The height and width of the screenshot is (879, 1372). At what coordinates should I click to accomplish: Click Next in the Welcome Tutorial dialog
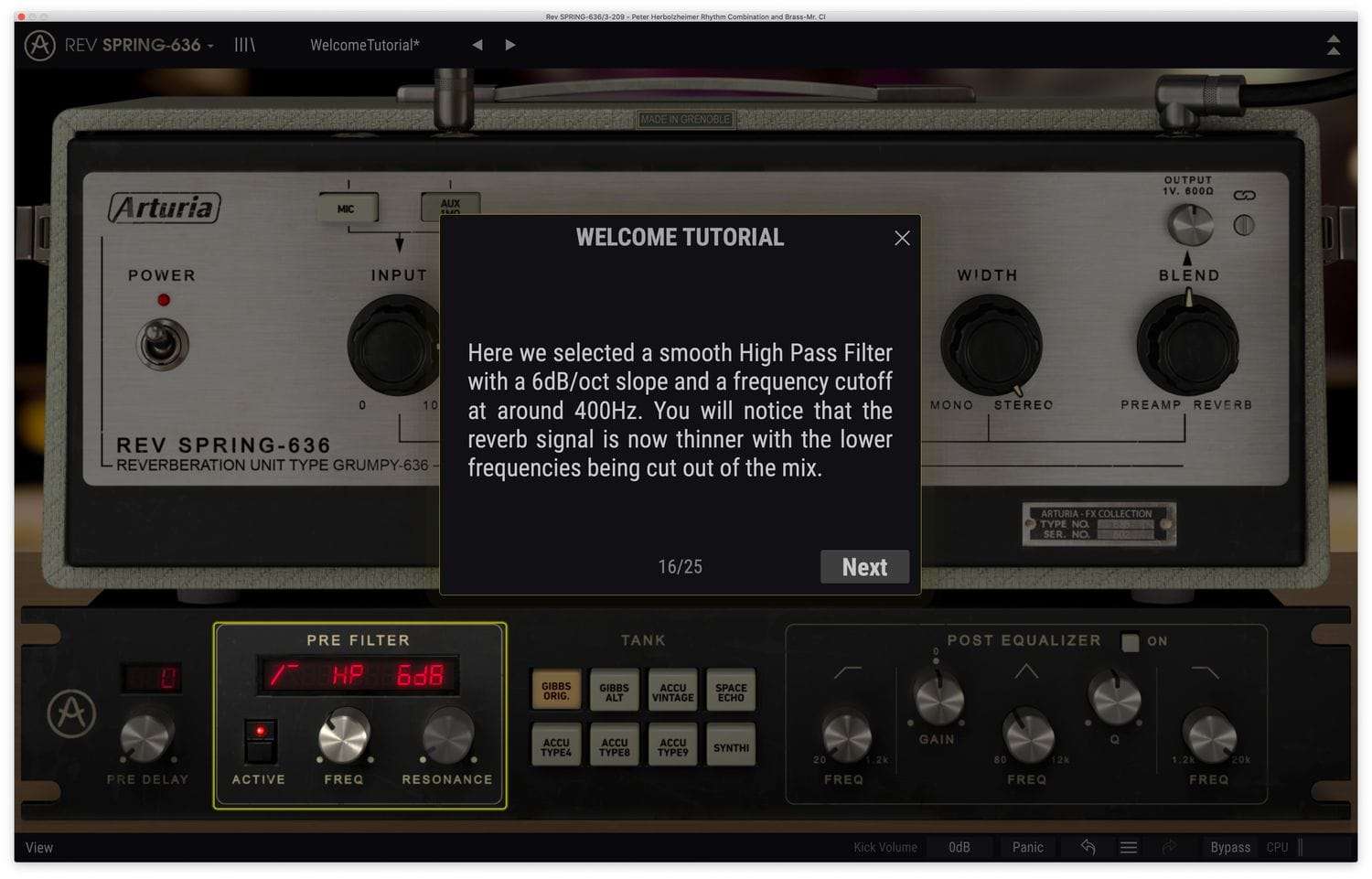pos(863,566)
